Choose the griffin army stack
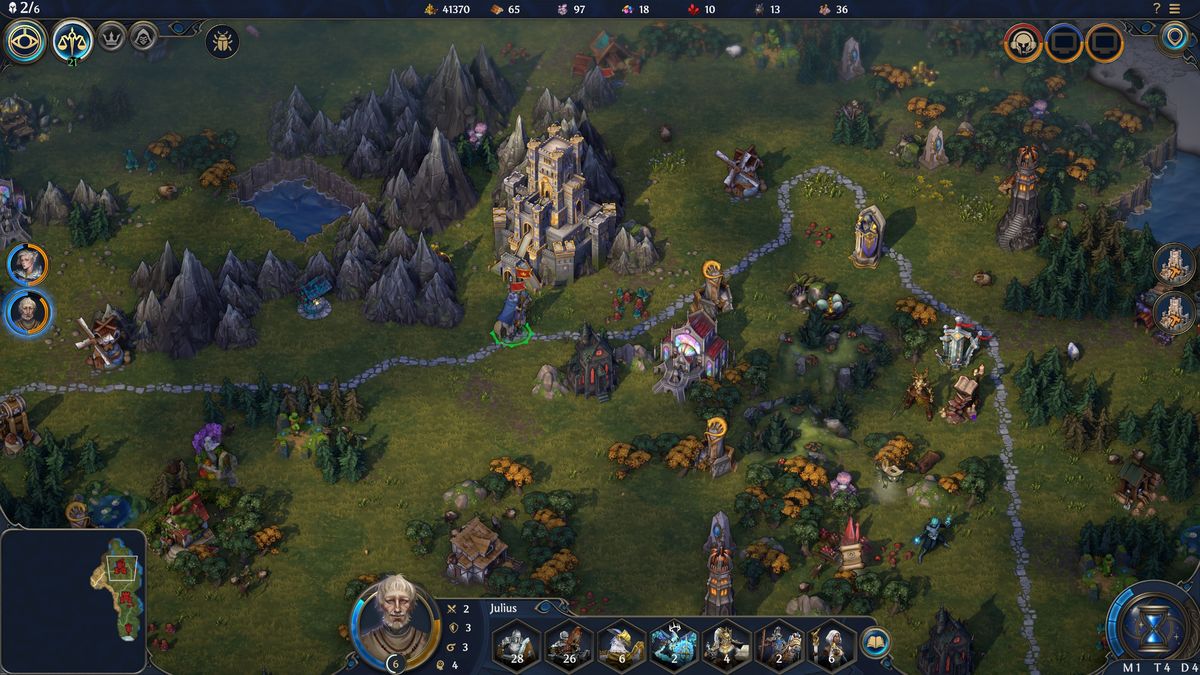The height and width of the screenshot is (675, 1200). (x=621, y=645)
